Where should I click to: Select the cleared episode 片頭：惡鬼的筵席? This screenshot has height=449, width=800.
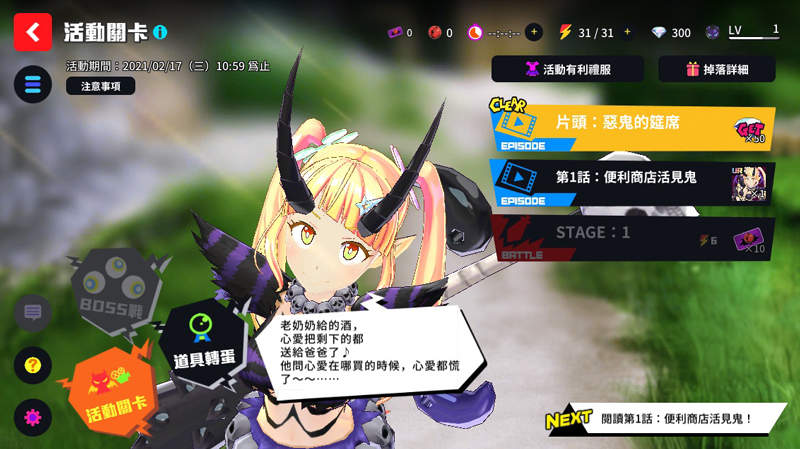[x=632, y=125]
